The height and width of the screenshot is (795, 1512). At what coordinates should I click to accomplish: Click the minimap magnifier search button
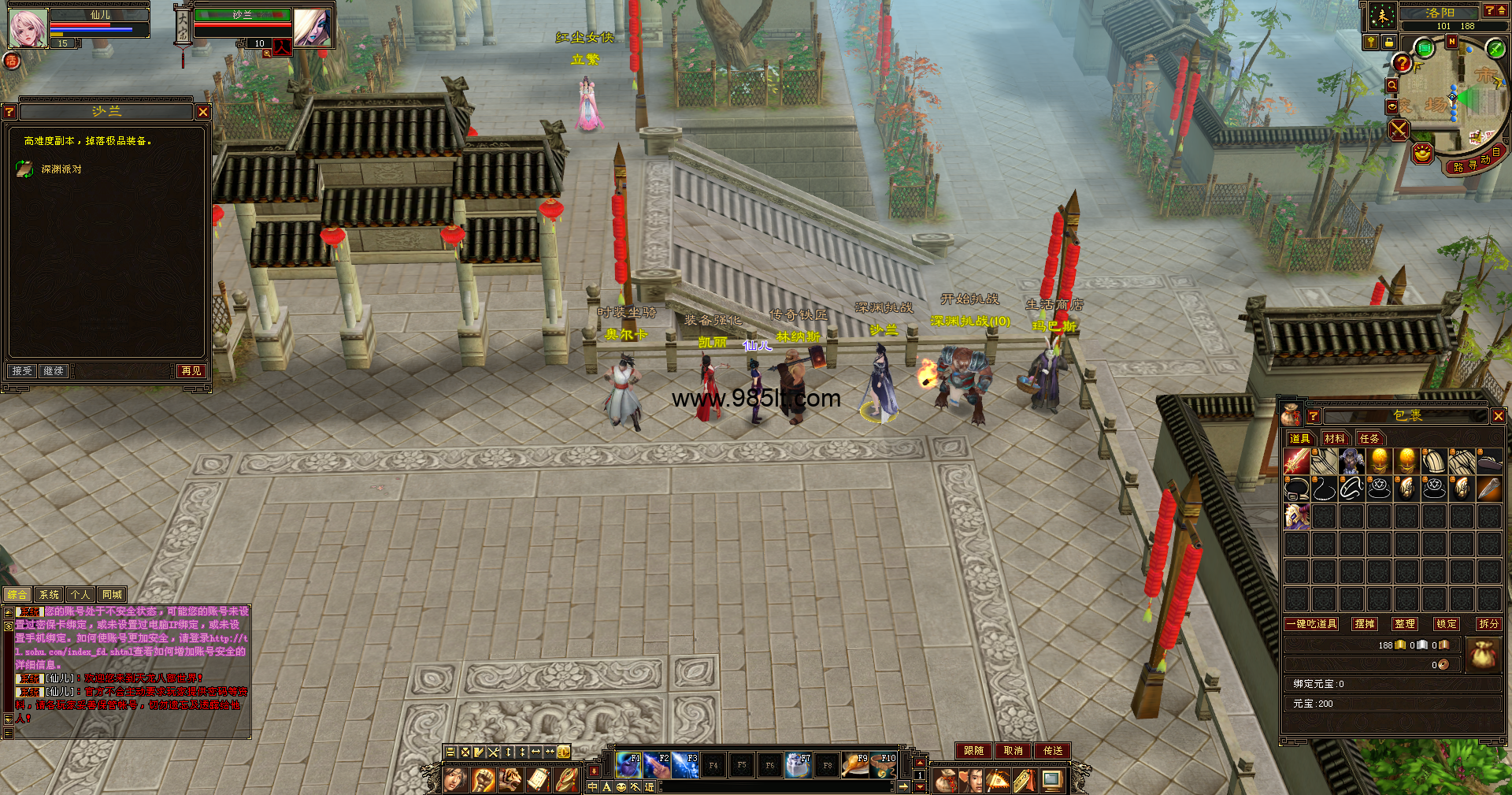click(1392, 86)
